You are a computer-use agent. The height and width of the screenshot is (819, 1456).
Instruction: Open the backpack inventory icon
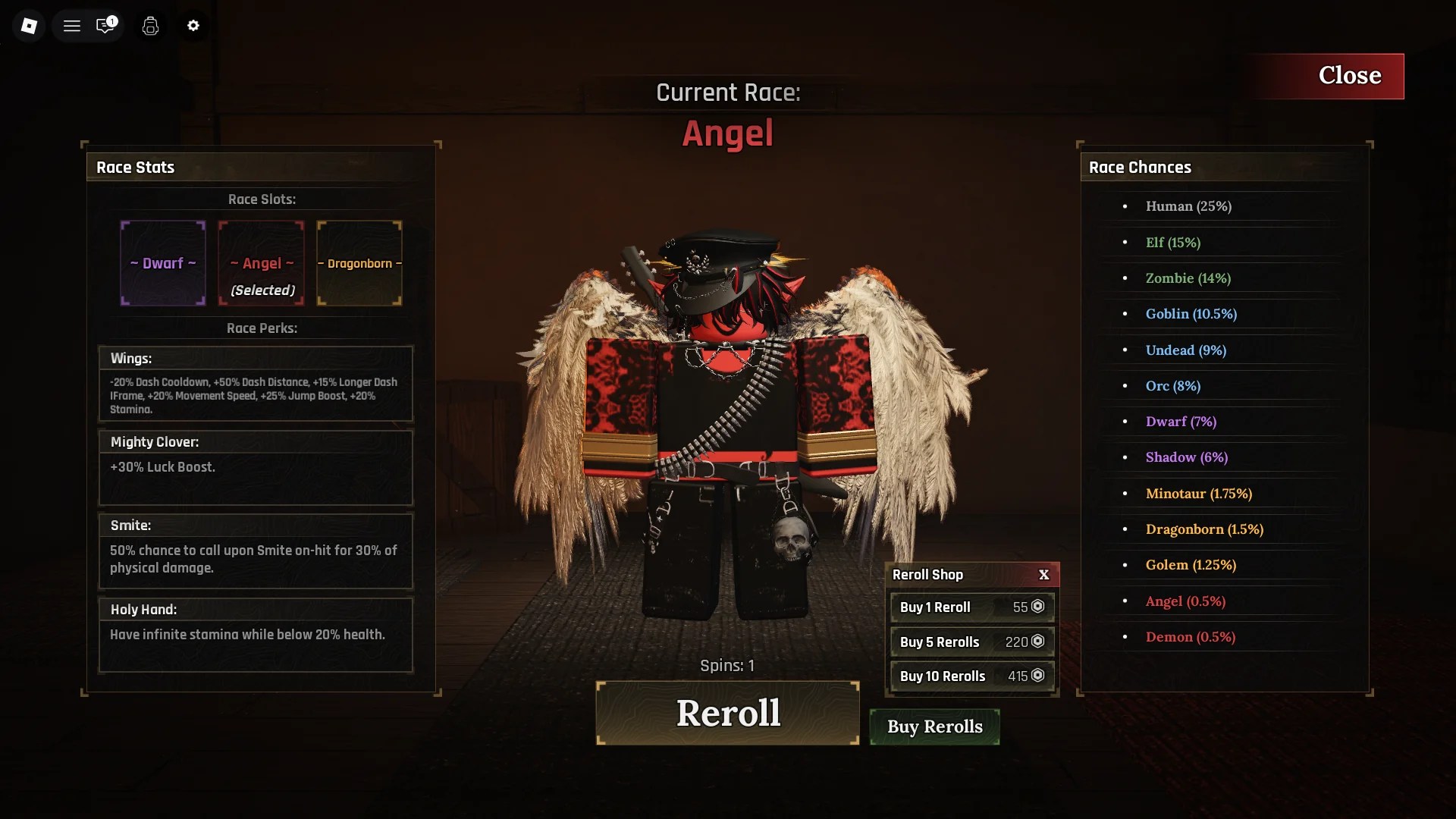pos(150,26)
